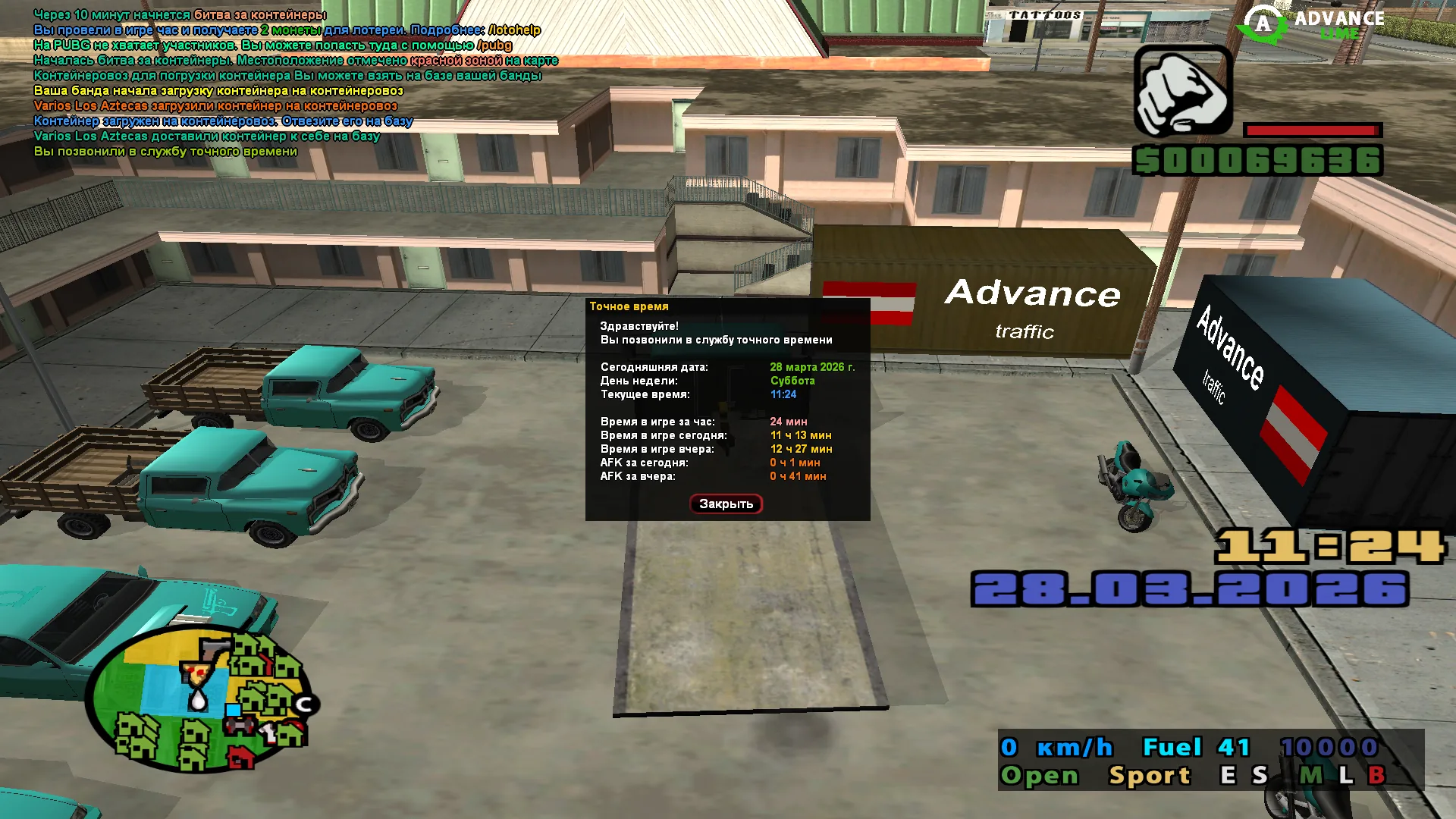
Task: Click the money counter "$00069636"
Action: click(x=1259, y=161)
